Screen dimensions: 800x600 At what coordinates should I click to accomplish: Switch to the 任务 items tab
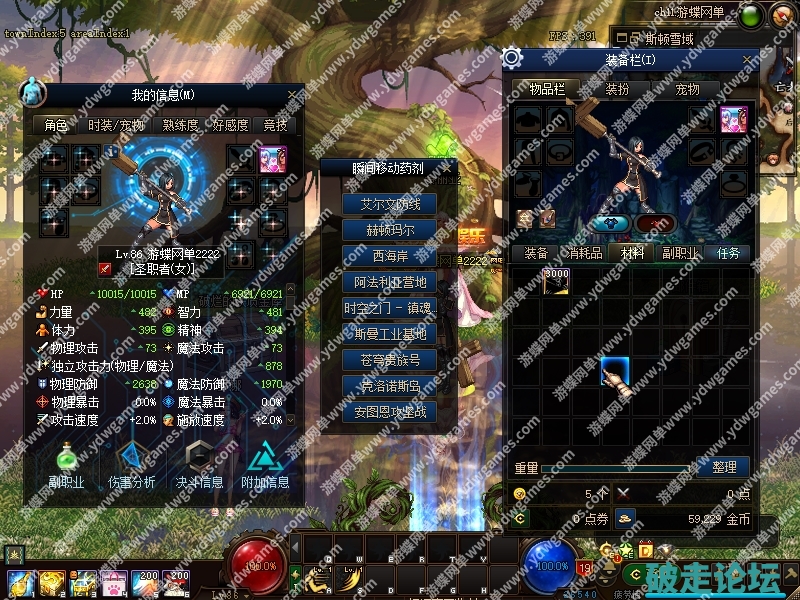click(728, 253)
